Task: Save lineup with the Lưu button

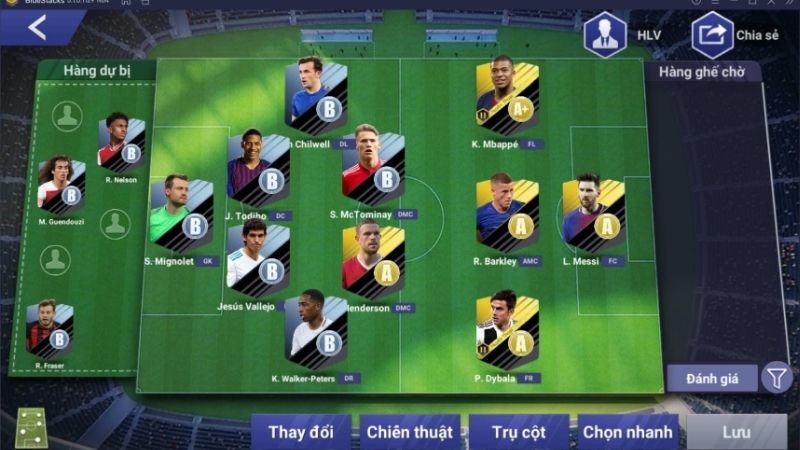Action: coord(736,432)
